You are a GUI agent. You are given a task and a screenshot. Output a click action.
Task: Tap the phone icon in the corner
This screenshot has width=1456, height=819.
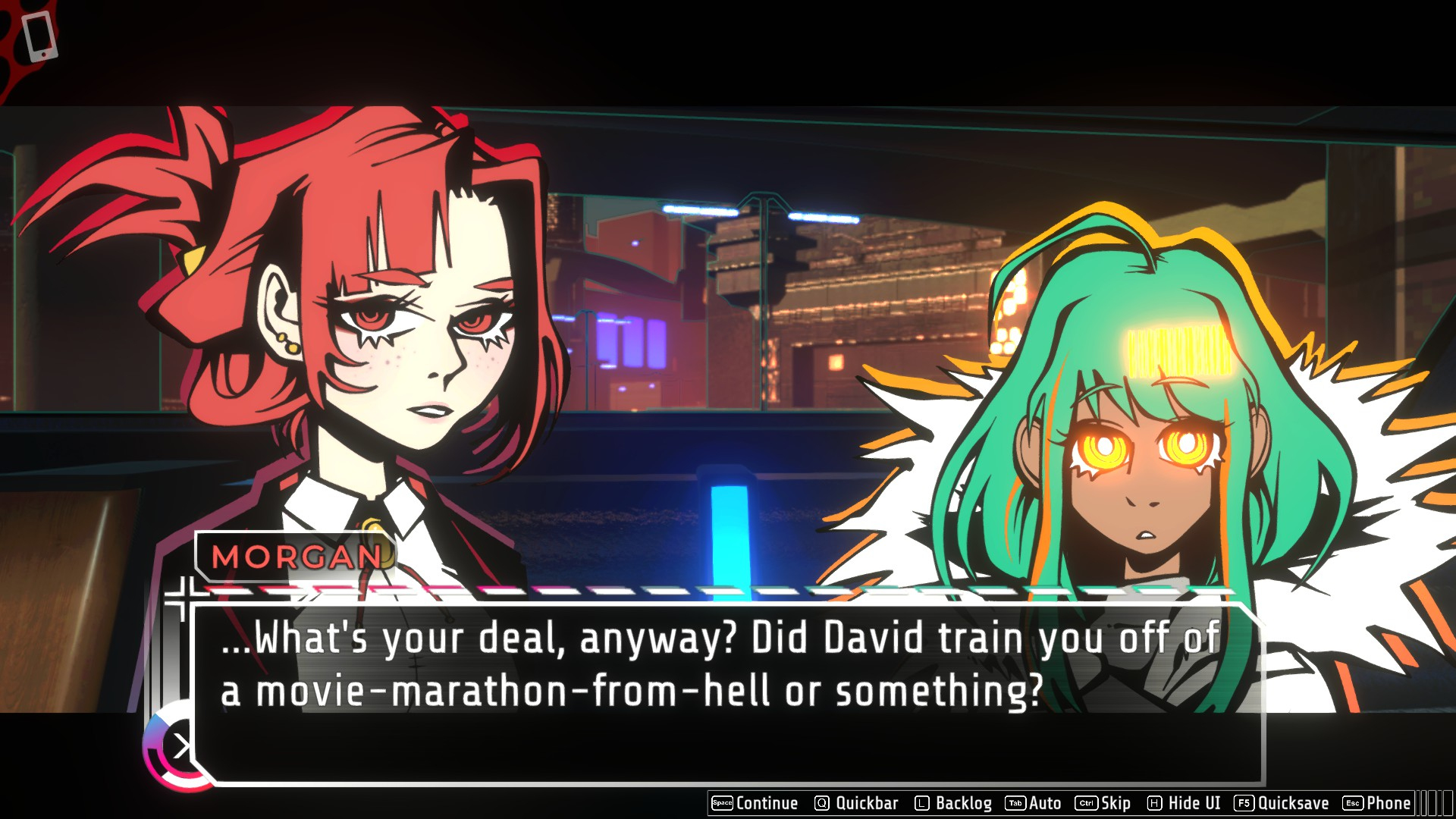39,36
